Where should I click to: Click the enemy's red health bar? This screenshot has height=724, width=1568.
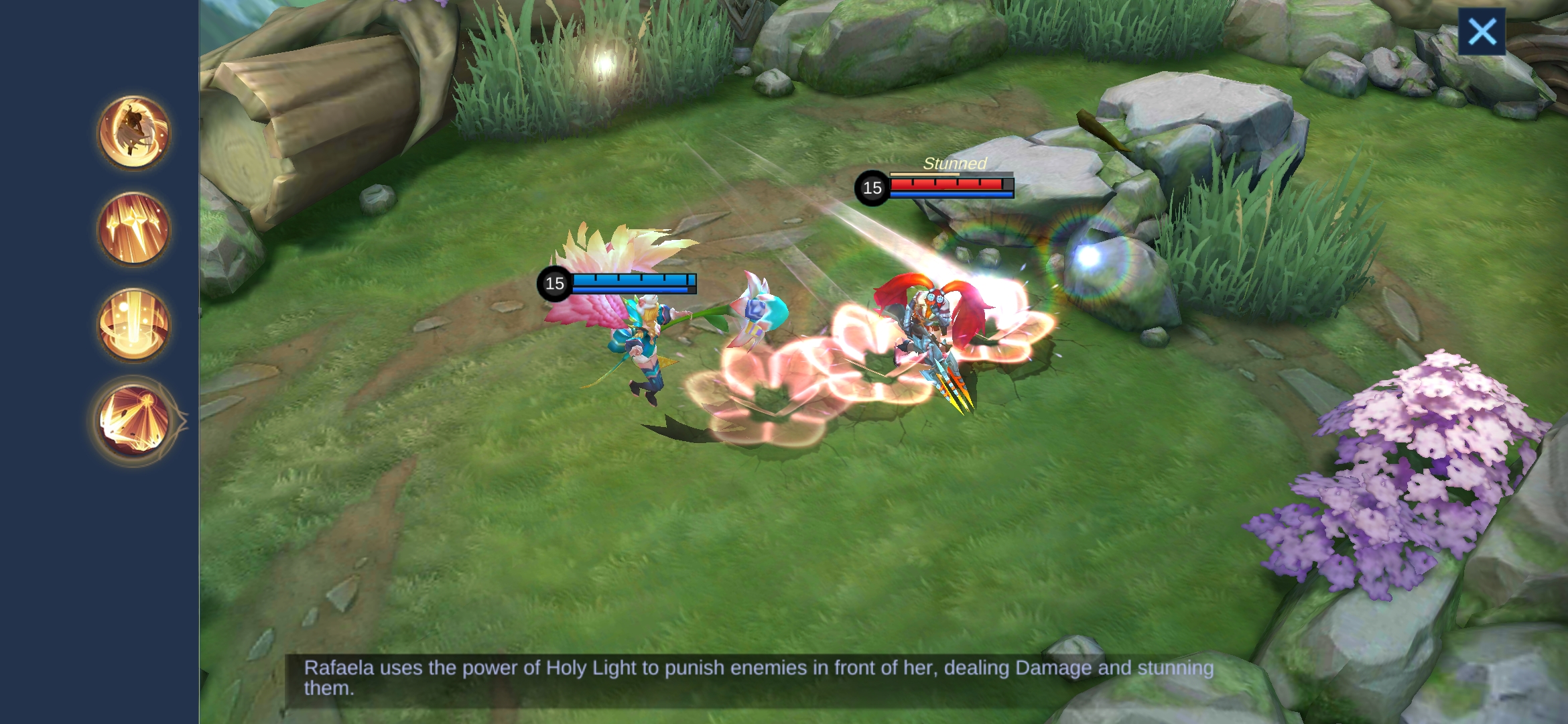coord(949,182)
